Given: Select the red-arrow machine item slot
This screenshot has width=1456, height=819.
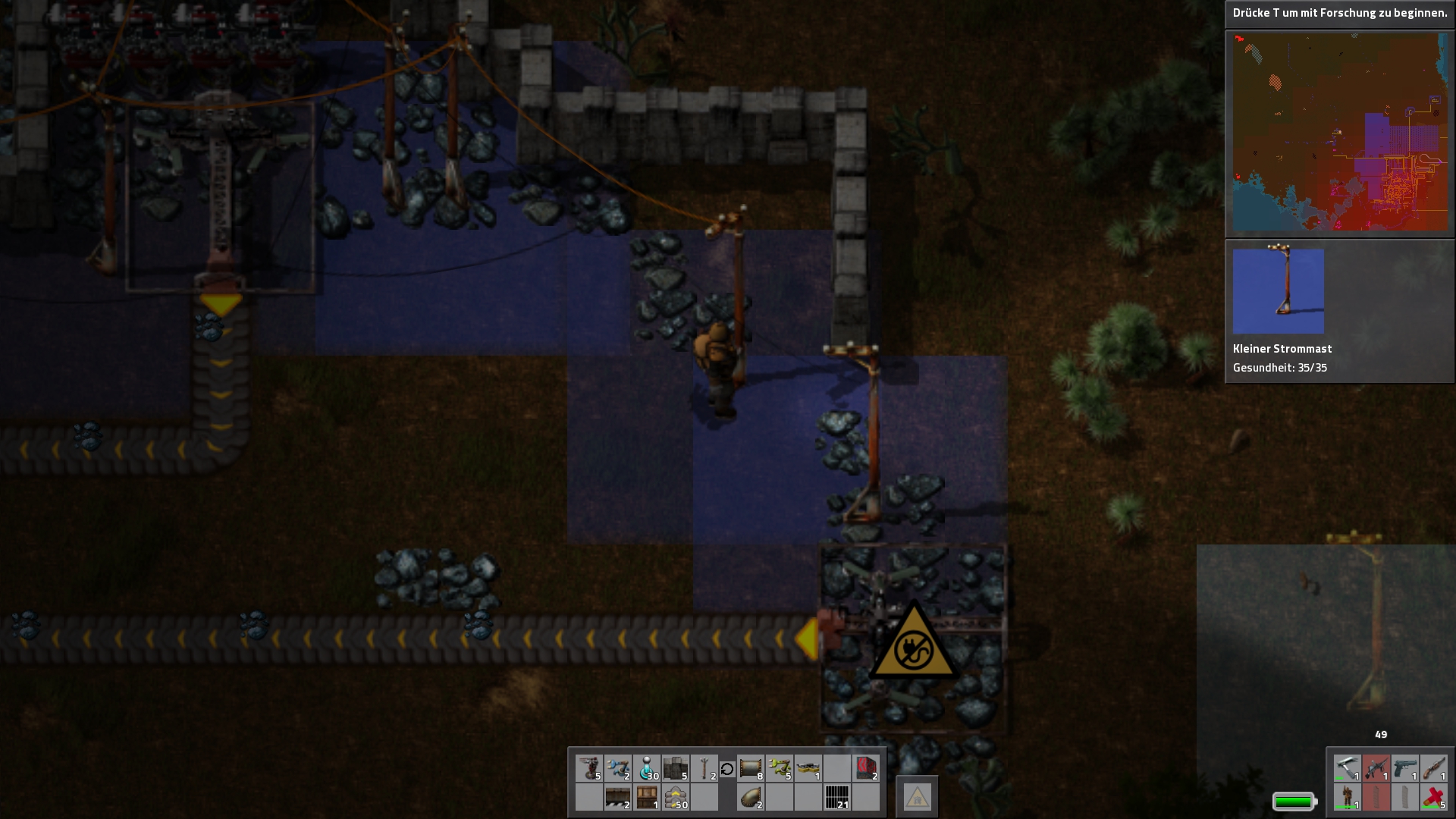Looking at the screenshot, I should pyautogui.click(x=866, y=768).
